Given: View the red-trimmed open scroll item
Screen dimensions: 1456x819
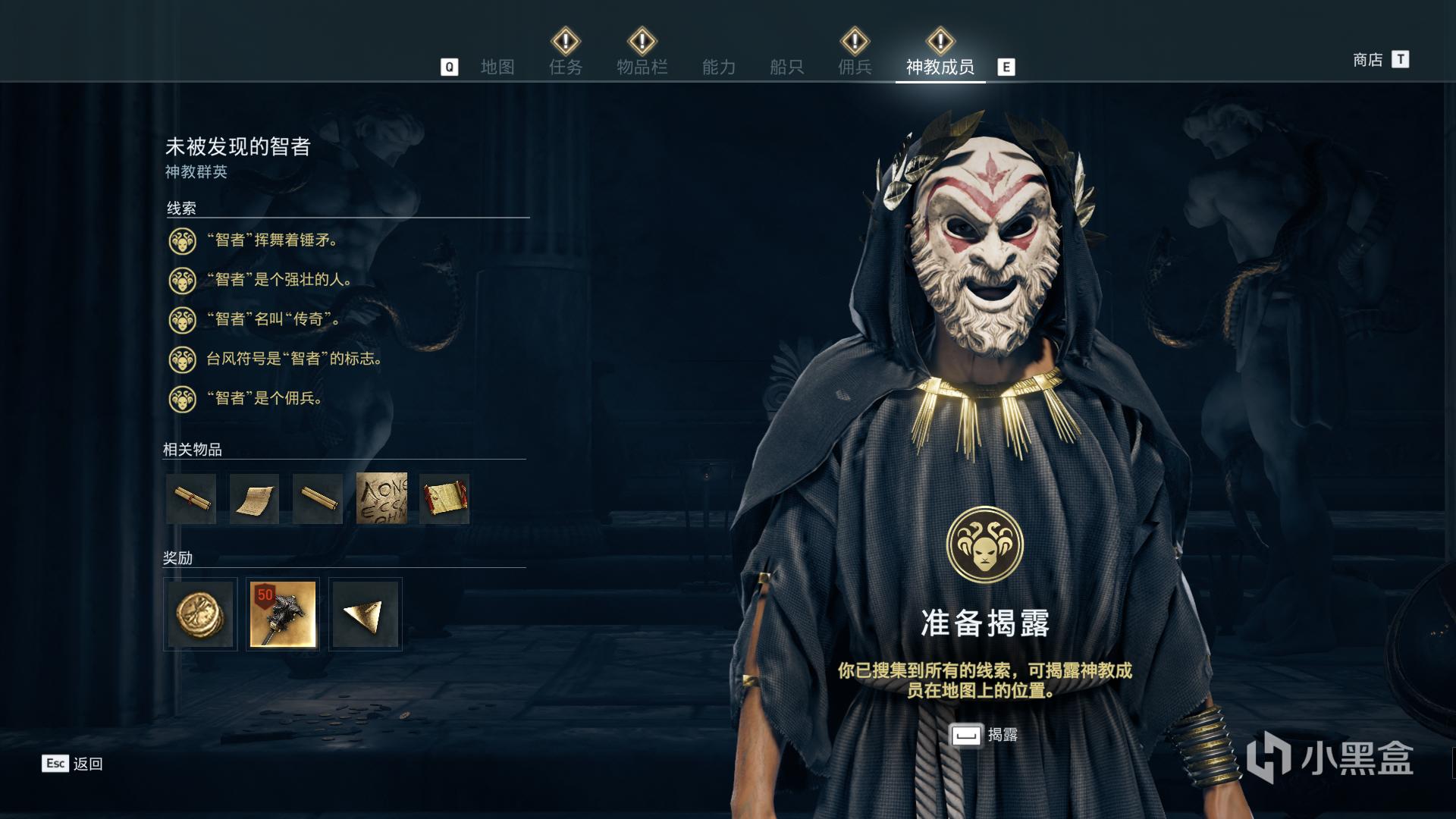Looking at the screenshot, I should coord(444,498).
